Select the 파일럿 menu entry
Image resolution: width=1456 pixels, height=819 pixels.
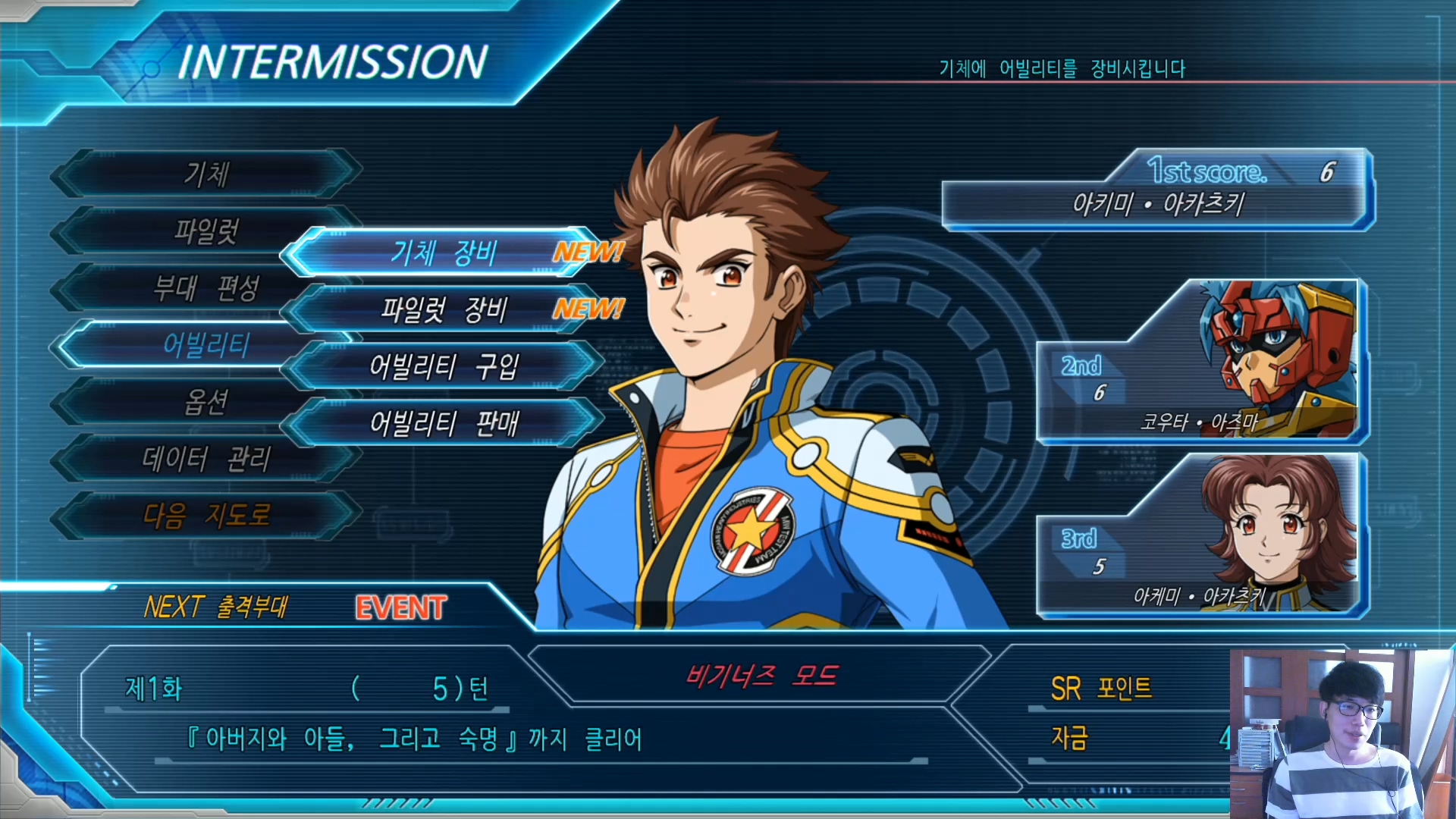[206, 231]
